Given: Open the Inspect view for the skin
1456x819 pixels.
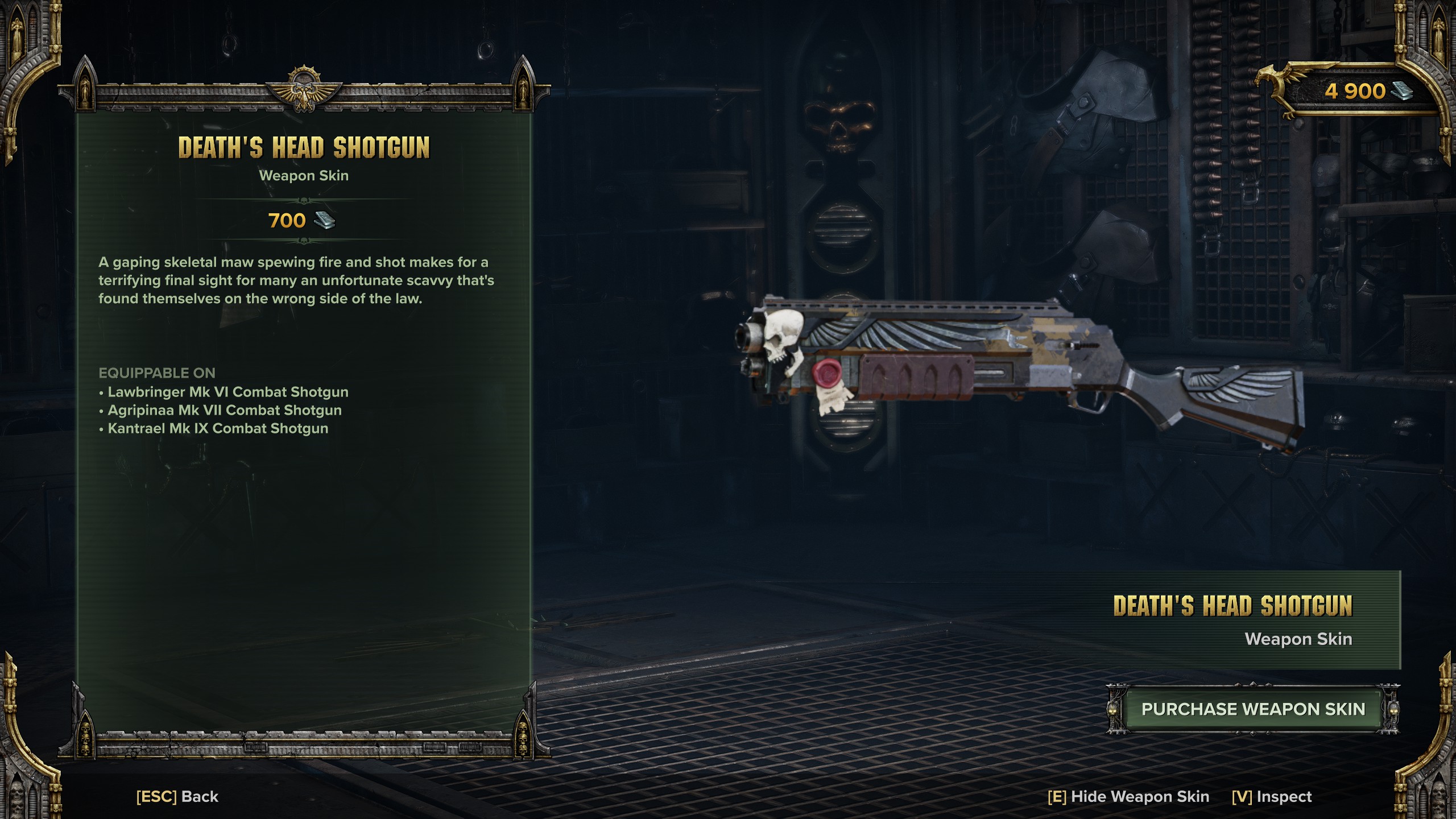Looking at the screenshot, I should click(x=1272, y=796).
